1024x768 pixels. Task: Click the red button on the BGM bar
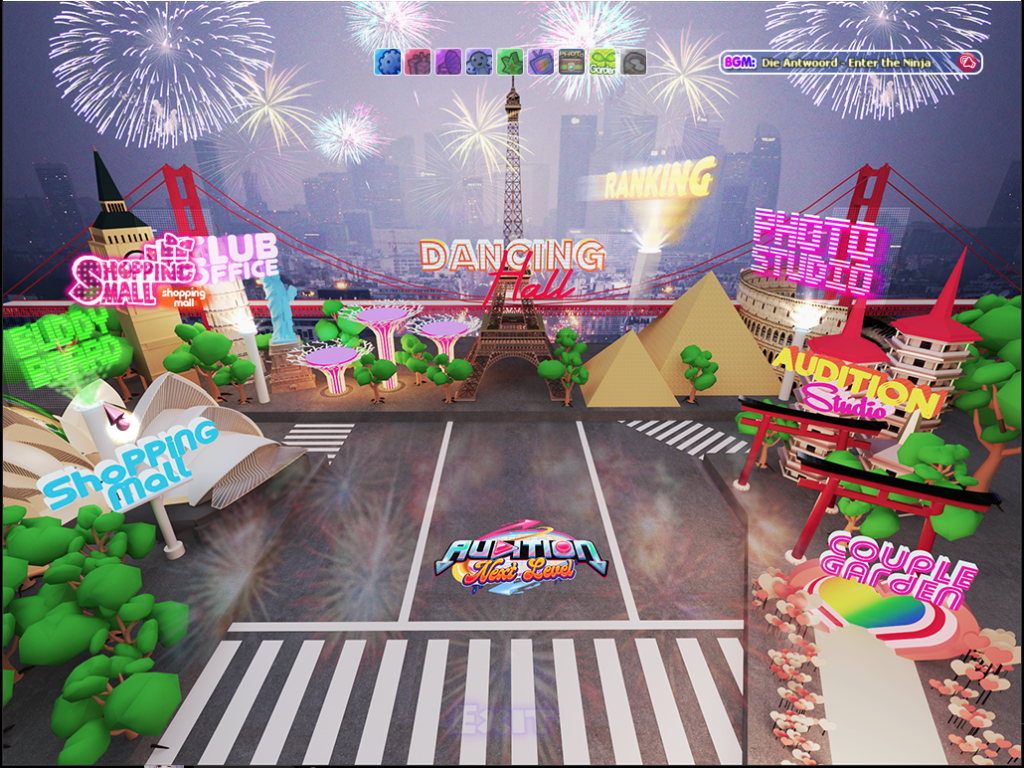click(x=966, y=62)
